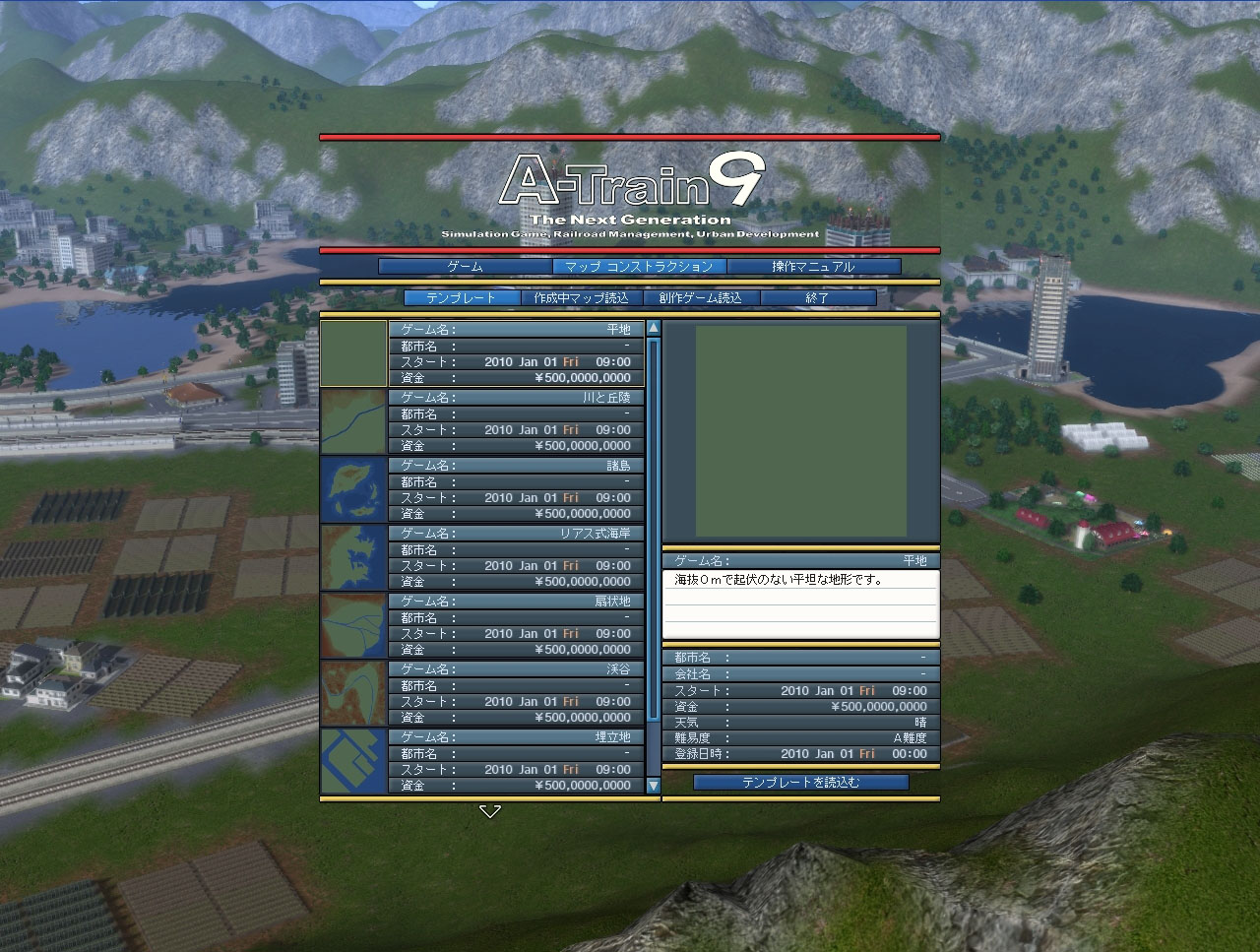Click the list scroll-down arrow
This screenshot has height=952, width=1260.
[x=653, y=786]
